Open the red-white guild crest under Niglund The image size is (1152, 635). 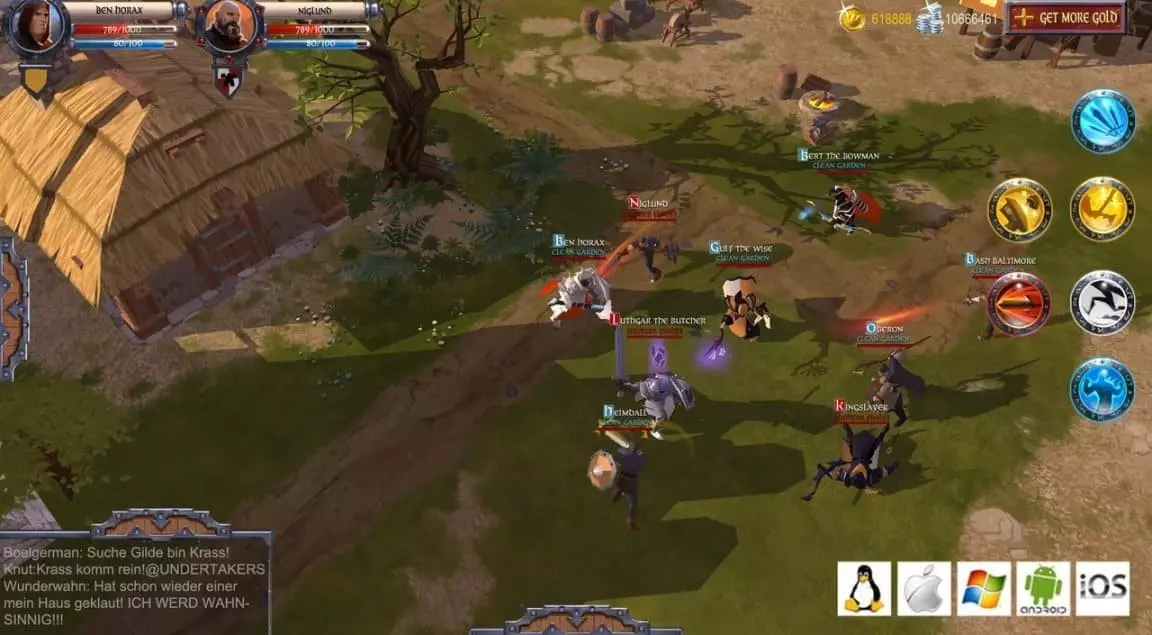228,82
